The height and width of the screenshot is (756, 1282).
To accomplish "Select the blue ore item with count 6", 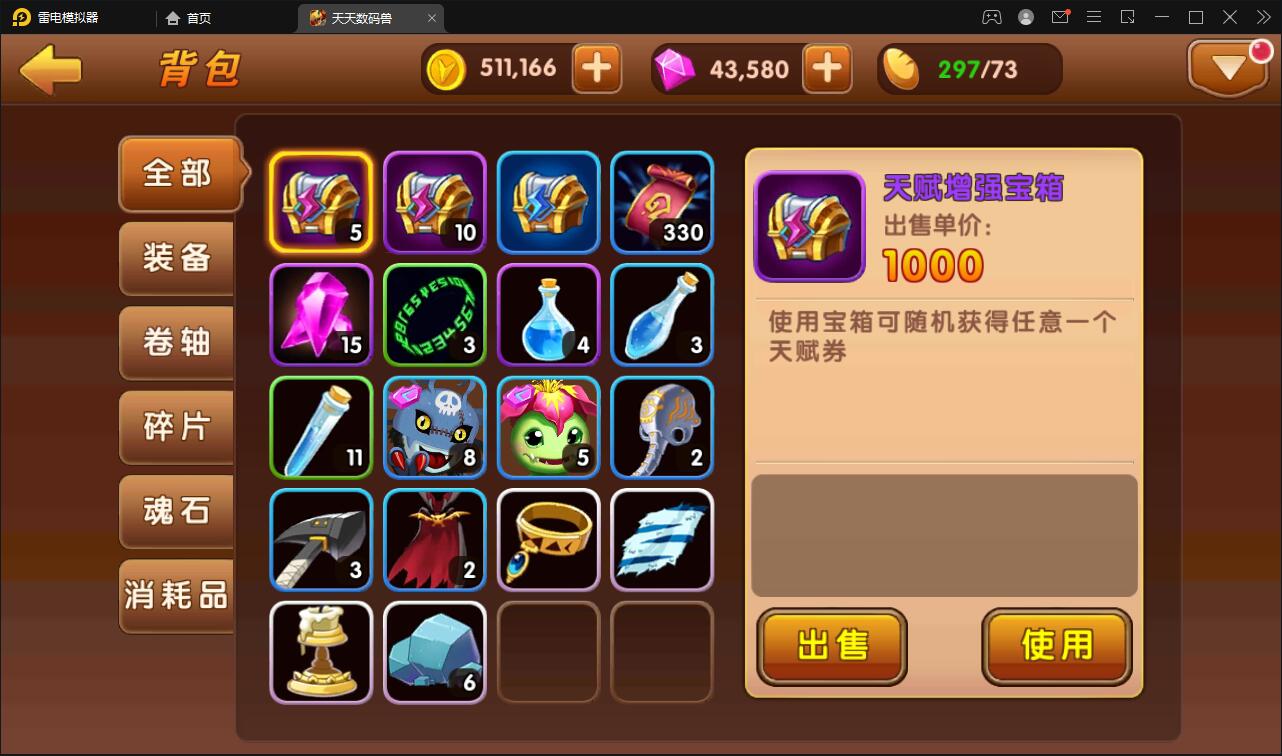I will point(434,653).
